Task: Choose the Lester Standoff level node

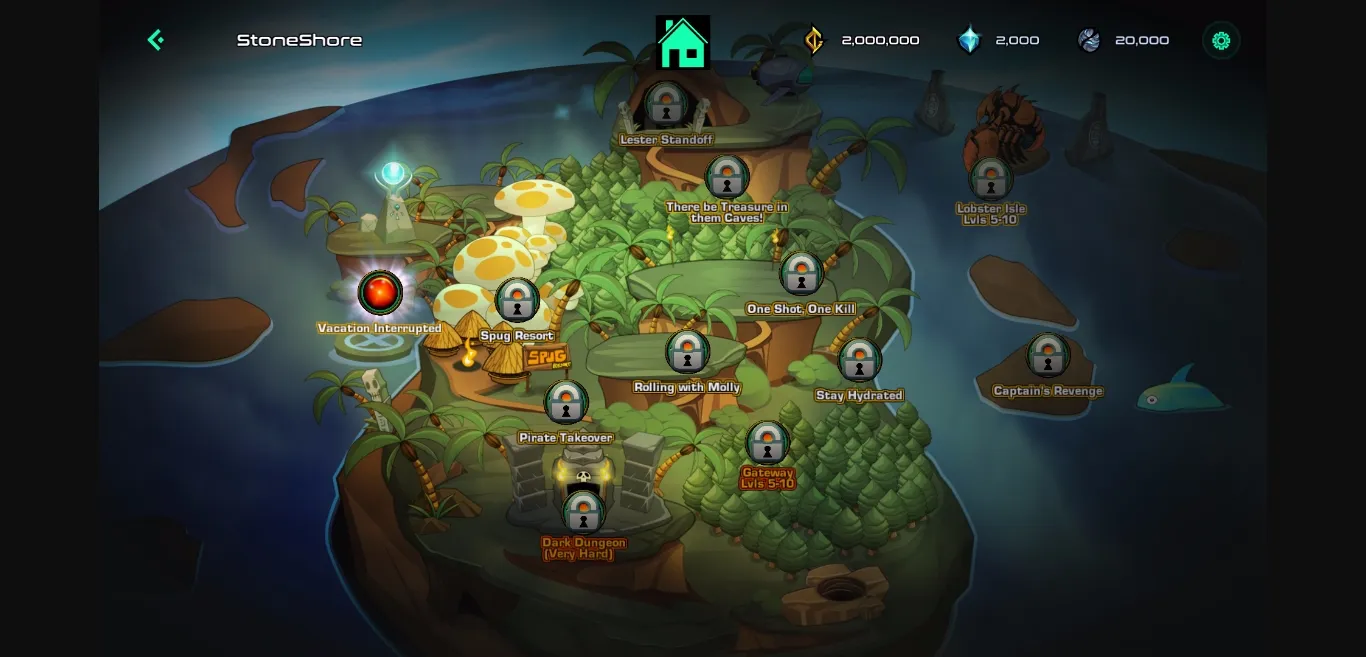Action: [x=665, y=104]
